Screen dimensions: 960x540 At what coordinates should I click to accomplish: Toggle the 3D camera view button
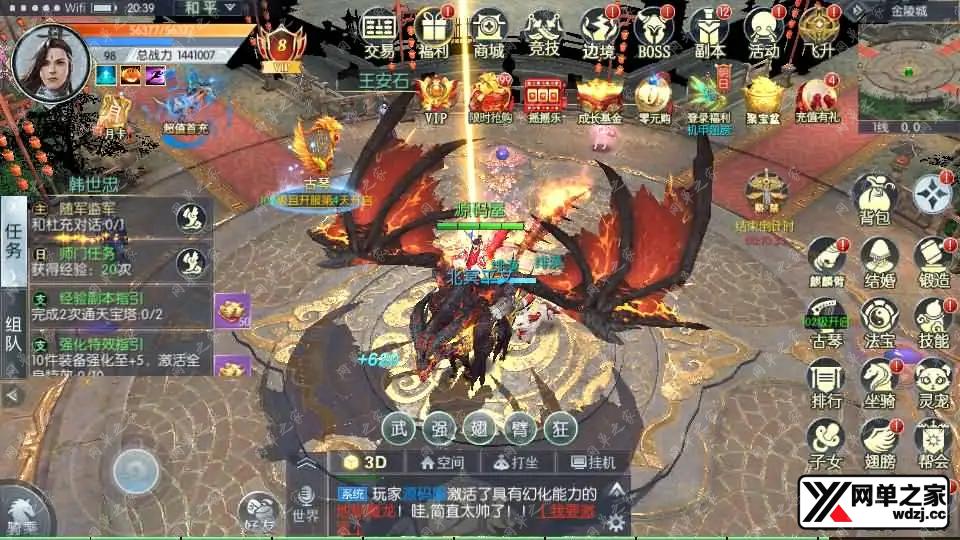(x=366, y=462)
